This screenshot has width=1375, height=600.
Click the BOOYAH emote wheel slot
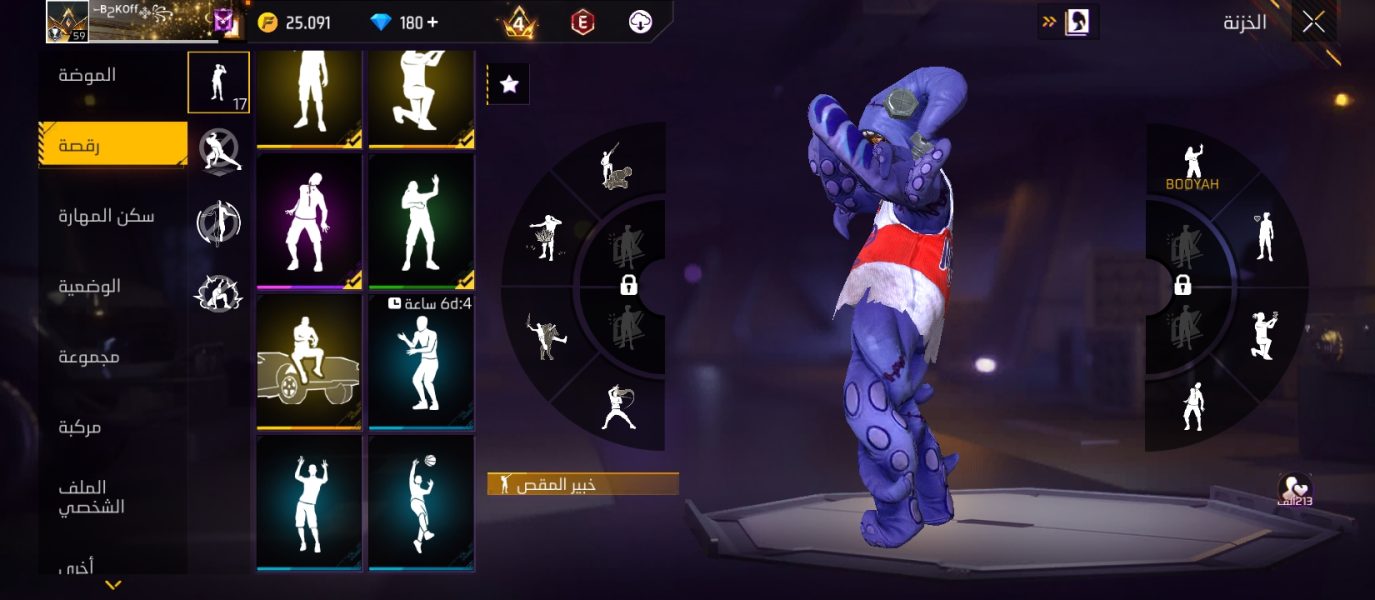coord(1191,167)
